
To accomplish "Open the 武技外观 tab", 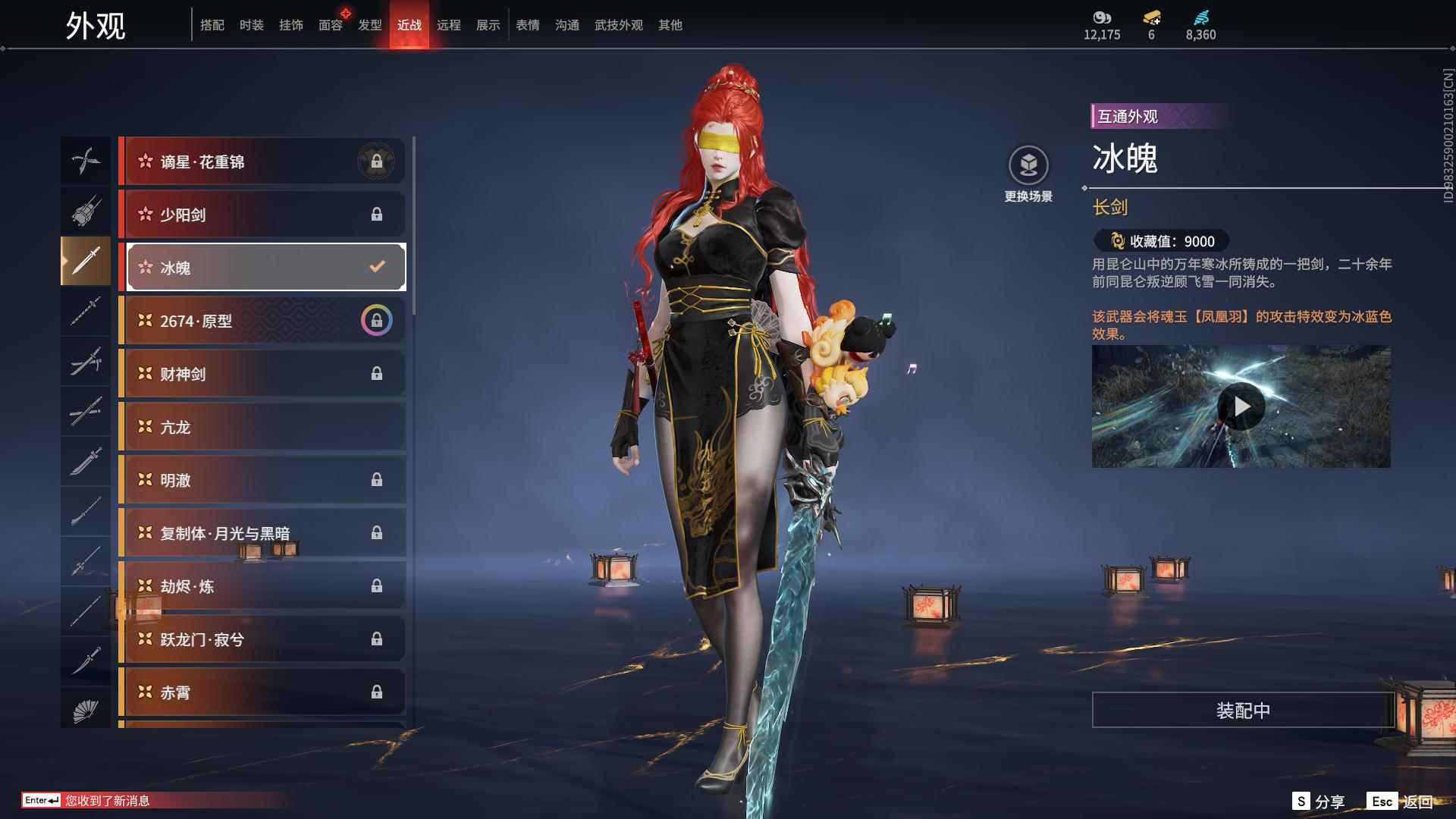I will point(618,25).
